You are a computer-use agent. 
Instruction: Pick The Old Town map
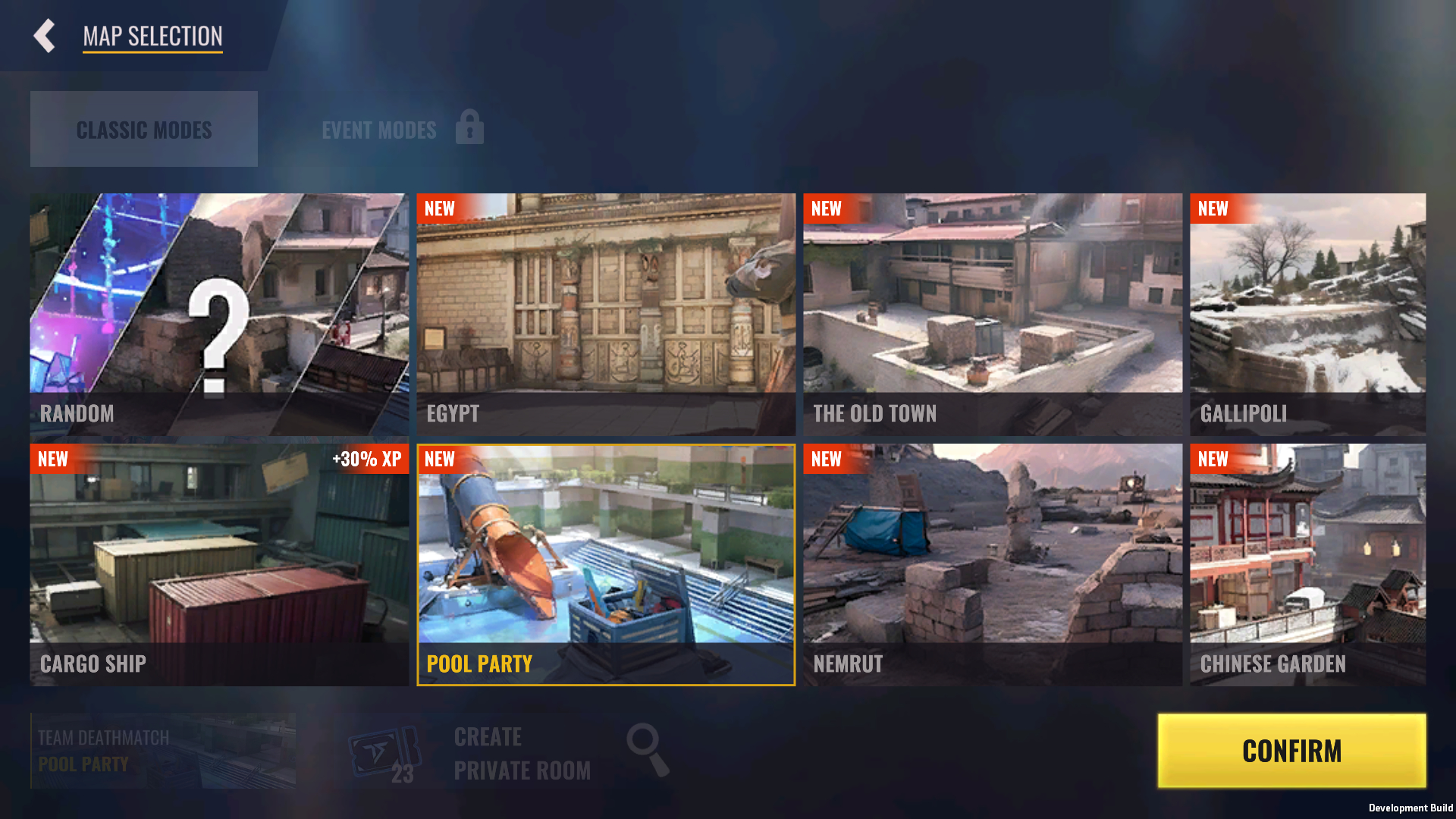click(x=993, y=314)
